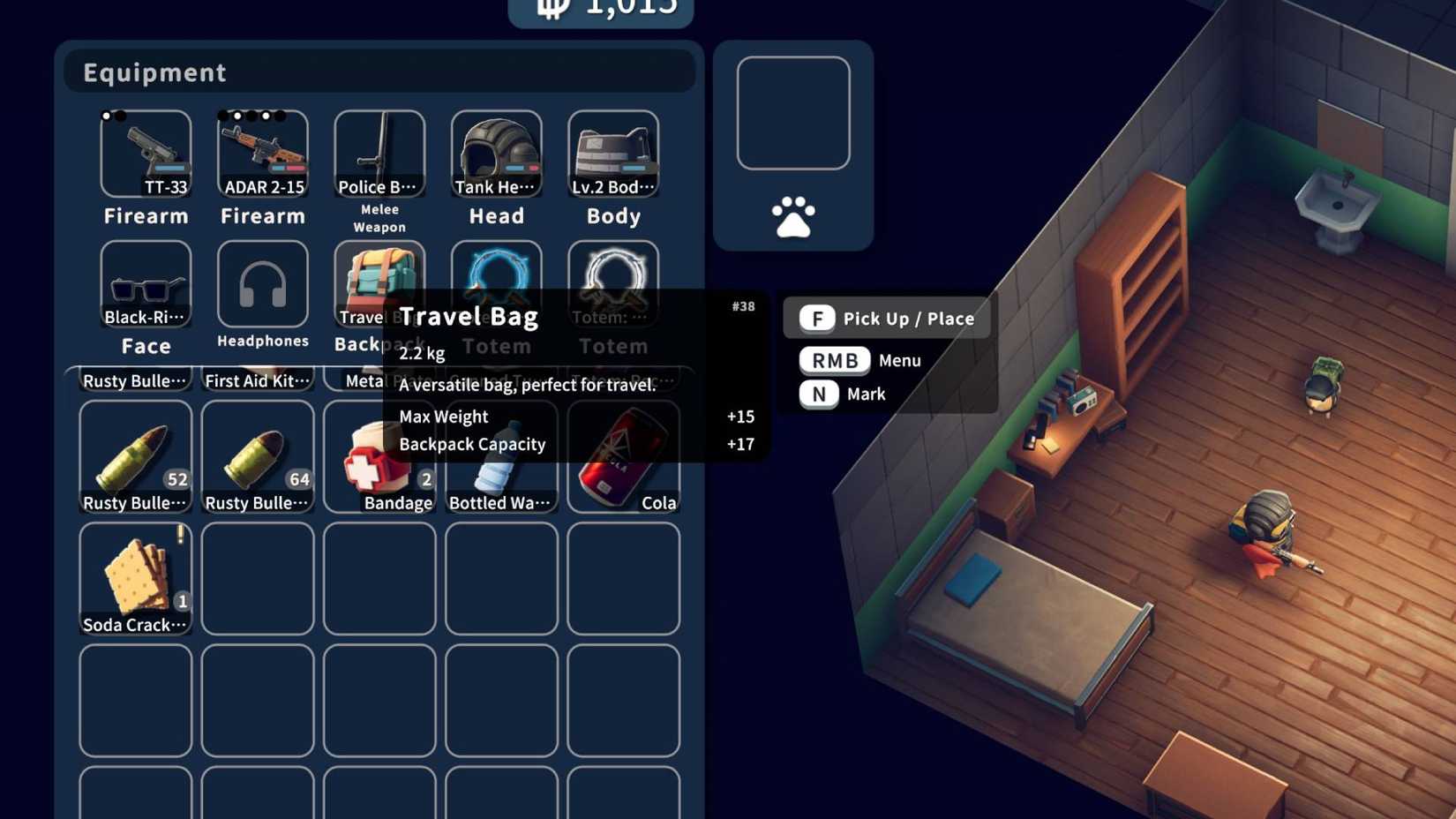This screenshot has height=819, width=1456.
Task: Select the TT-33 Firearm slot
Action: (x=146, y=154)
